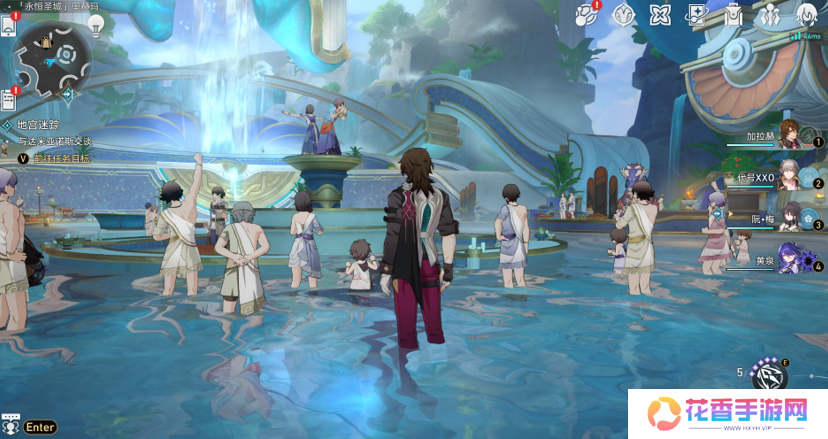Open the backpack inventory

732,14
